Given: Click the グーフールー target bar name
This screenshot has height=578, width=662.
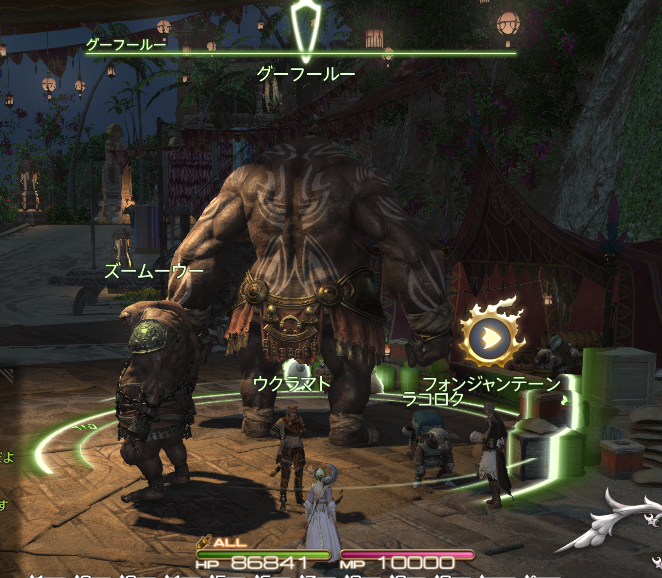Looking at the screenshot, I should pyautogui.click(x=125, y=44).
